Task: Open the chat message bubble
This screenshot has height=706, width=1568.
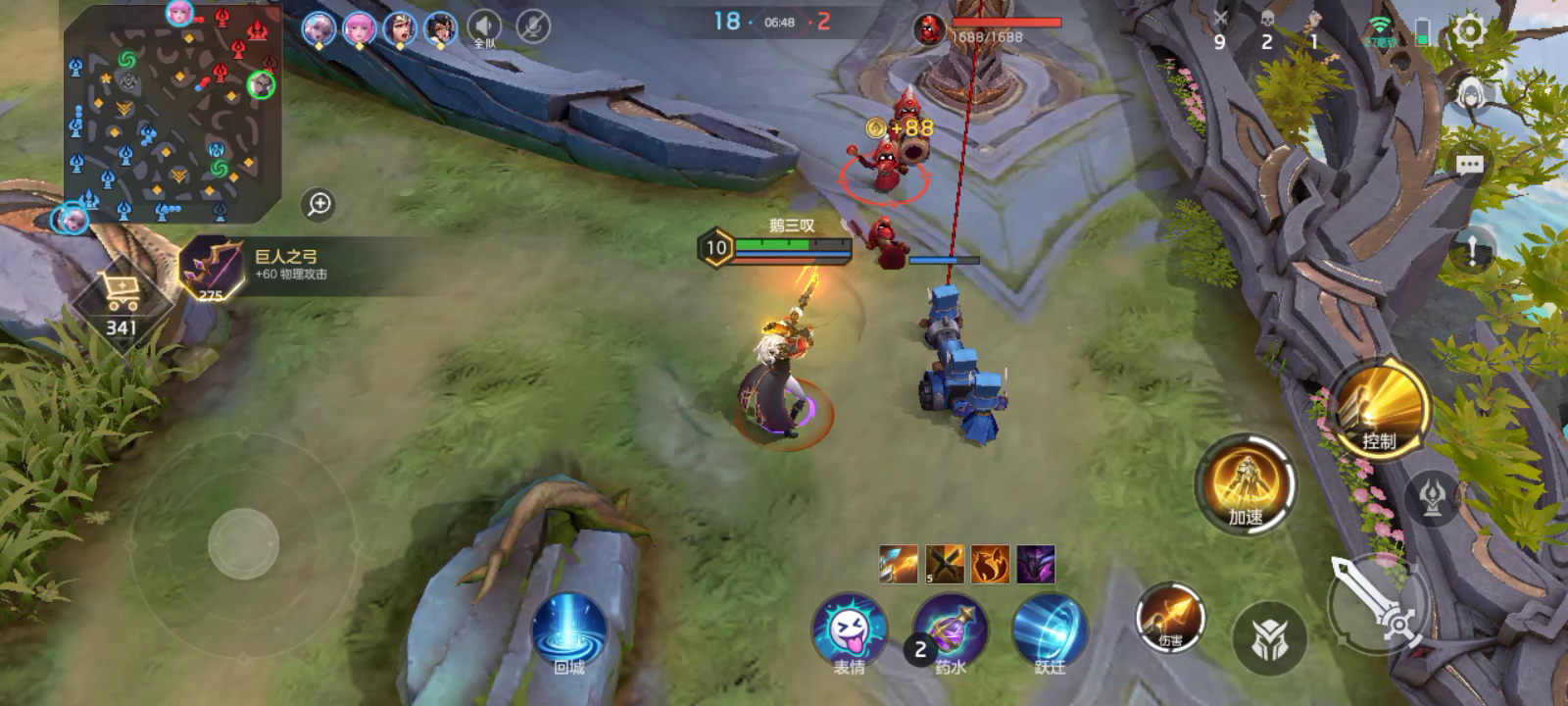Action: [1469, 165]
